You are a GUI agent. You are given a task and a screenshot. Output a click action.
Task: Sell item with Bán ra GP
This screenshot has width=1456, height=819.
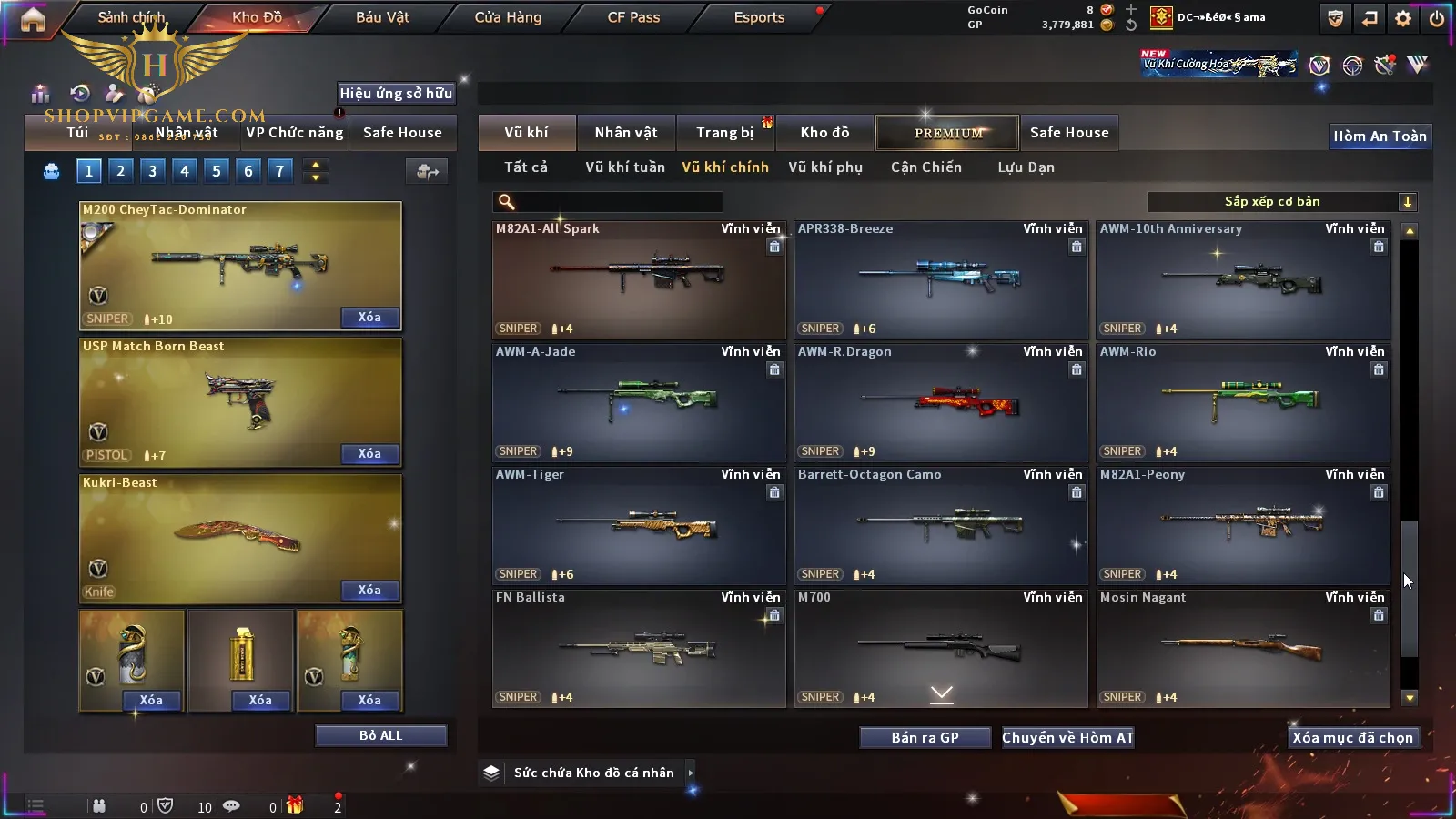tap(925, 738)
